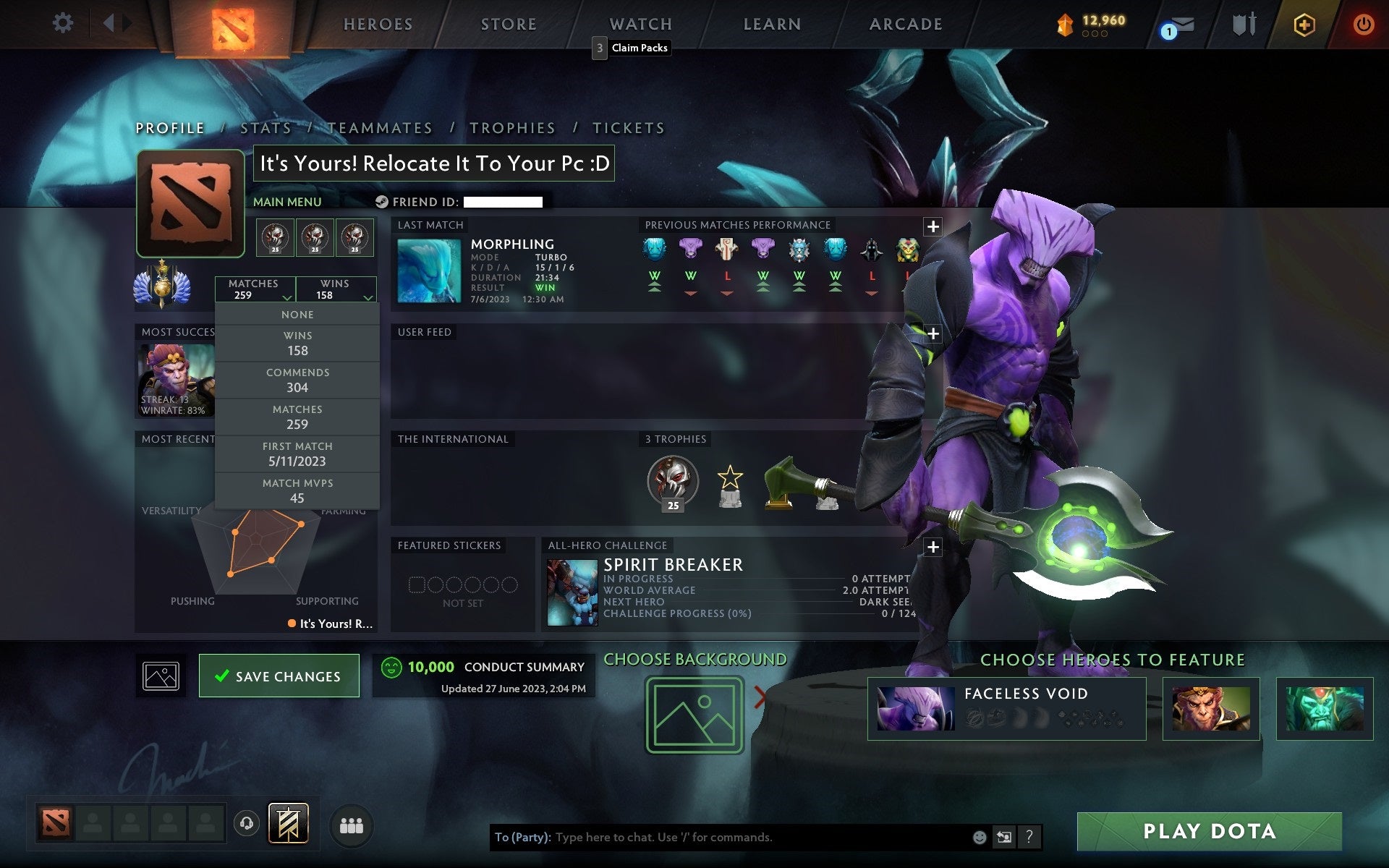Open the MATCHES stat dropdown

[255, 289]
